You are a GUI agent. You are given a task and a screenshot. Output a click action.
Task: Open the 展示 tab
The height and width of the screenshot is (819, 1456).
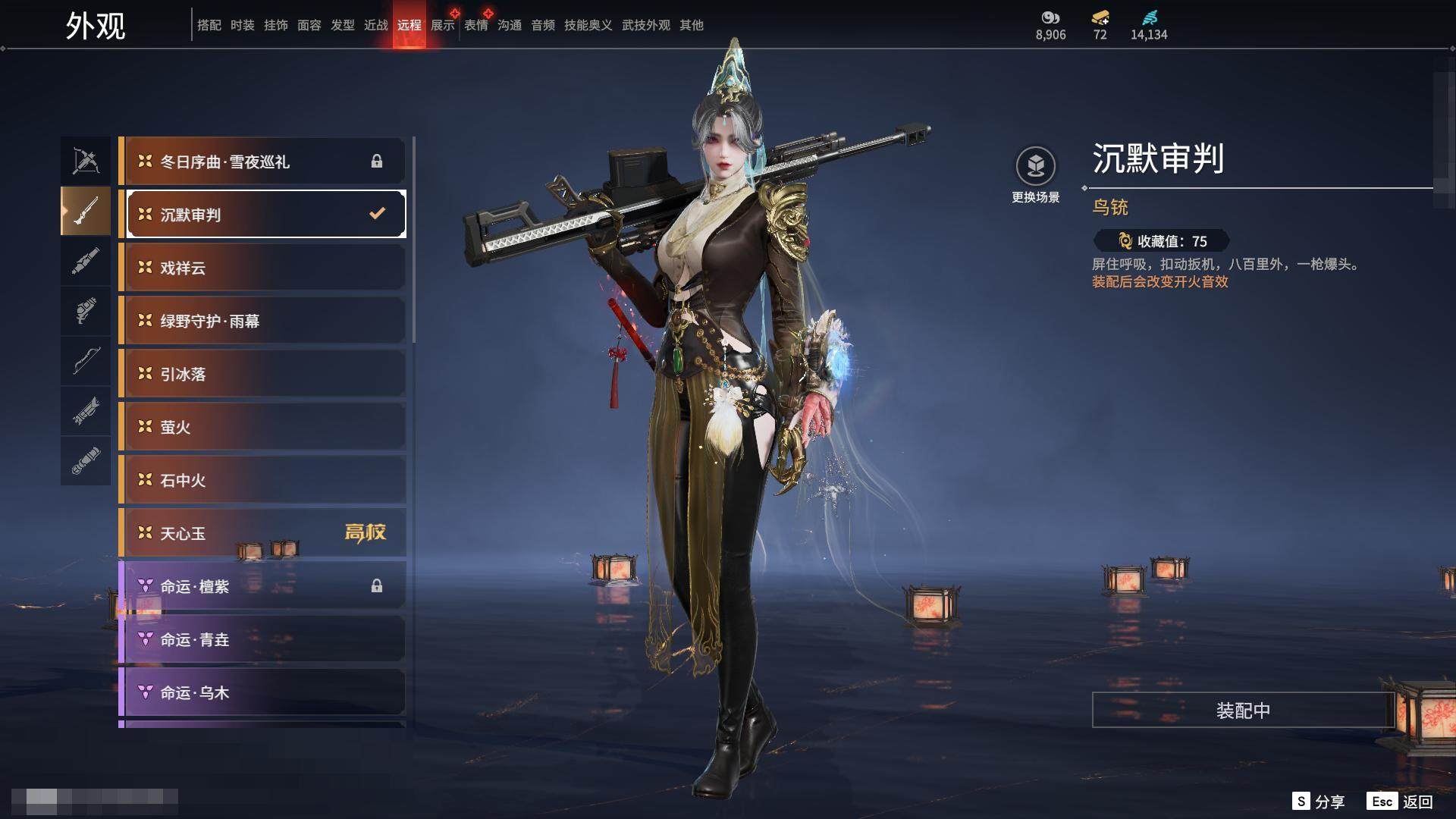click(x=442, y=25)
